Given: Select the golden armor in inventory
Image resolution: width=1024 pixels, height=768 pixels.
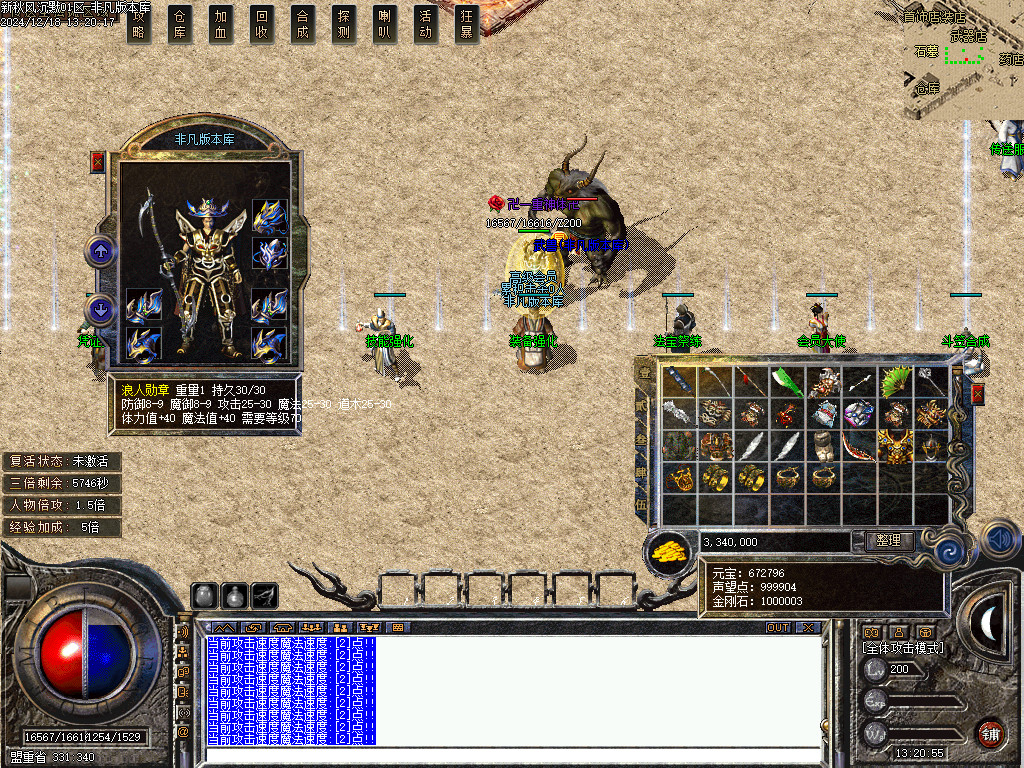Looking at the screenshot, I should click(895, 446).
